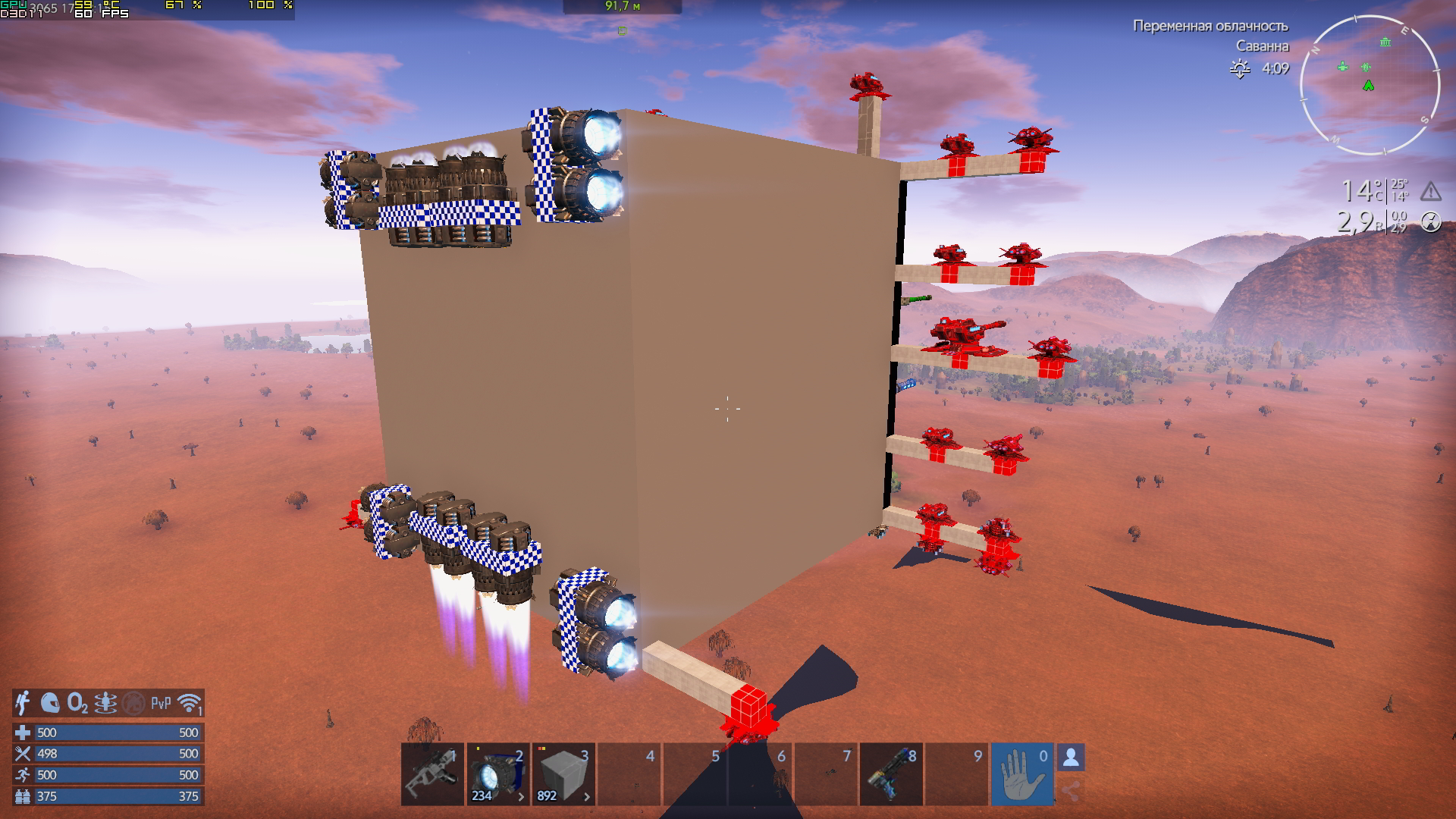Click the share icon below the profile button
The image size is (1456, 819).
[x=1071, y=792]
